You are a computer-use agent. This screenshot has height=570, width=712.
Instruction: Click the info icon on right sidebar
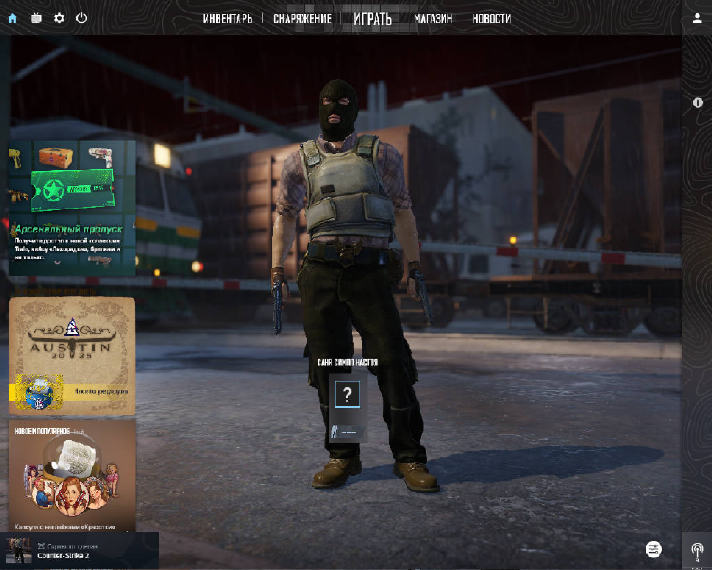(x=697, y=103)
